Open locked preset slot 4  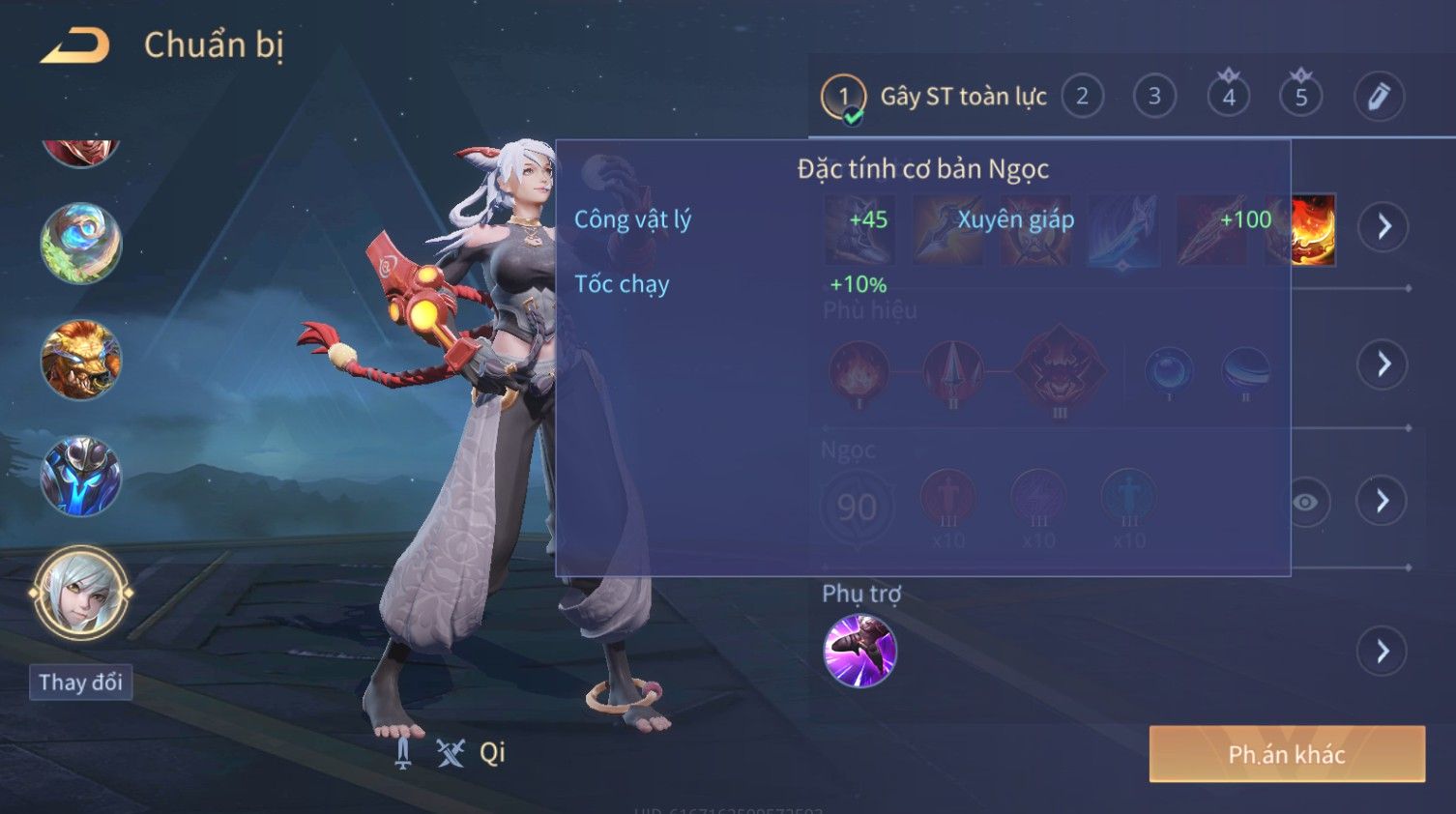coord(1228,97)
